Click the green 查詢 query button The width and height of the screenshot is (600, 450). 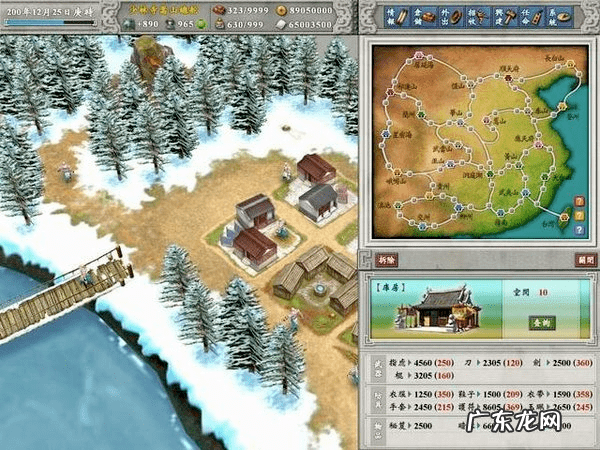pos(540,323)
